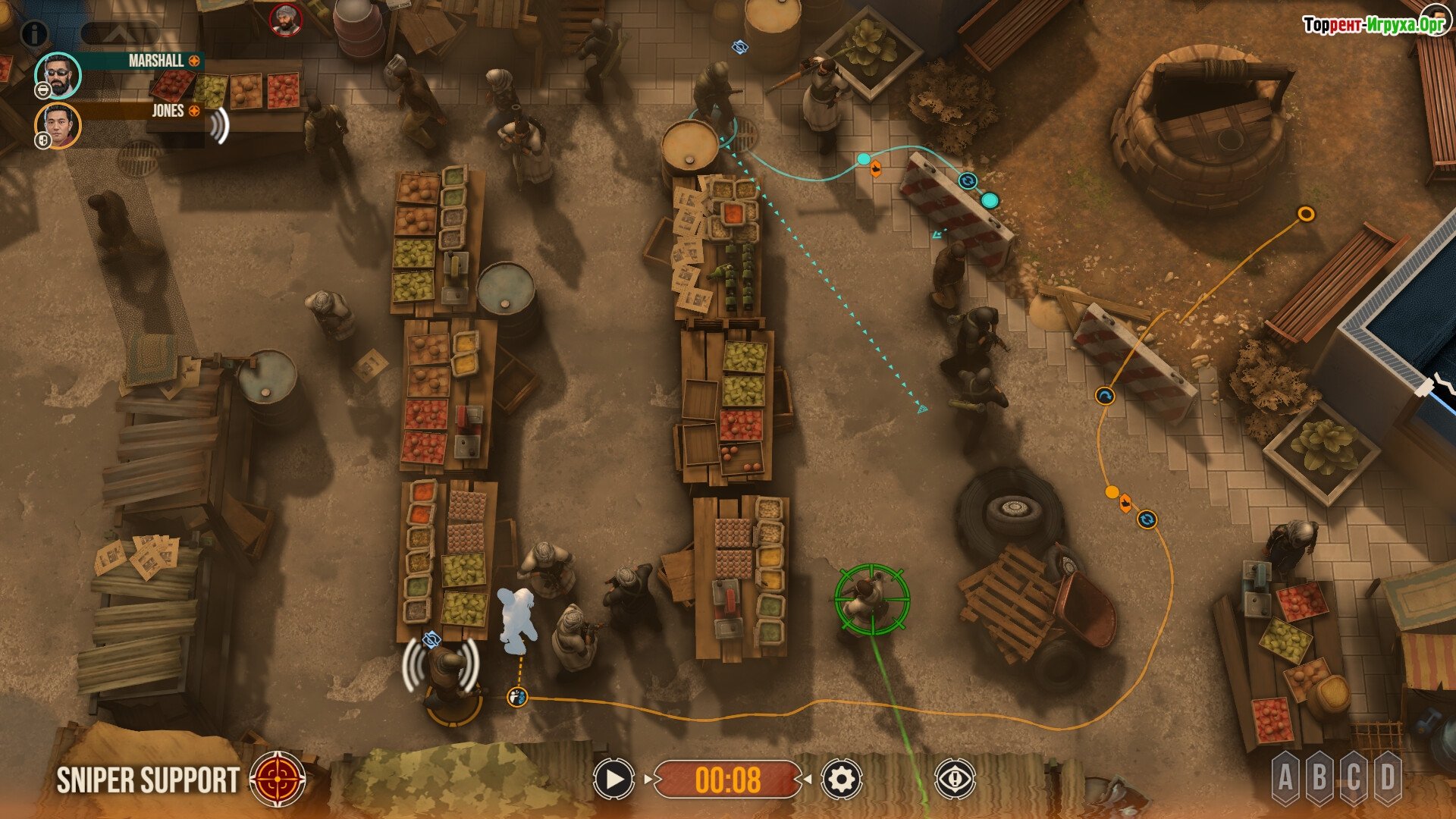Screen dimensions: 1456x819
Task: Open the info panel icon
Action: pos(33,33)
